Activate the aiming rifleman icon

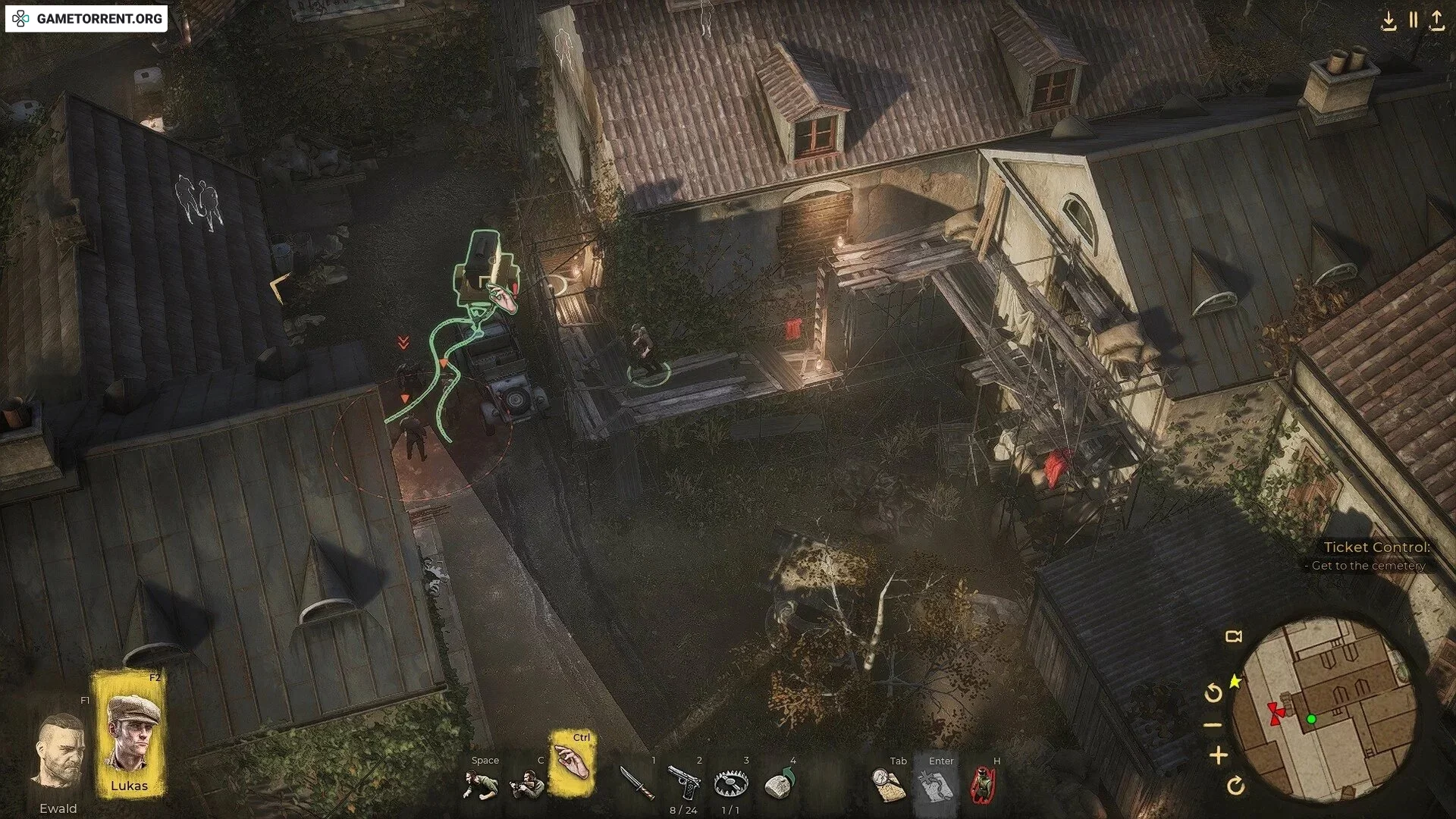click(x=527, y=785)
